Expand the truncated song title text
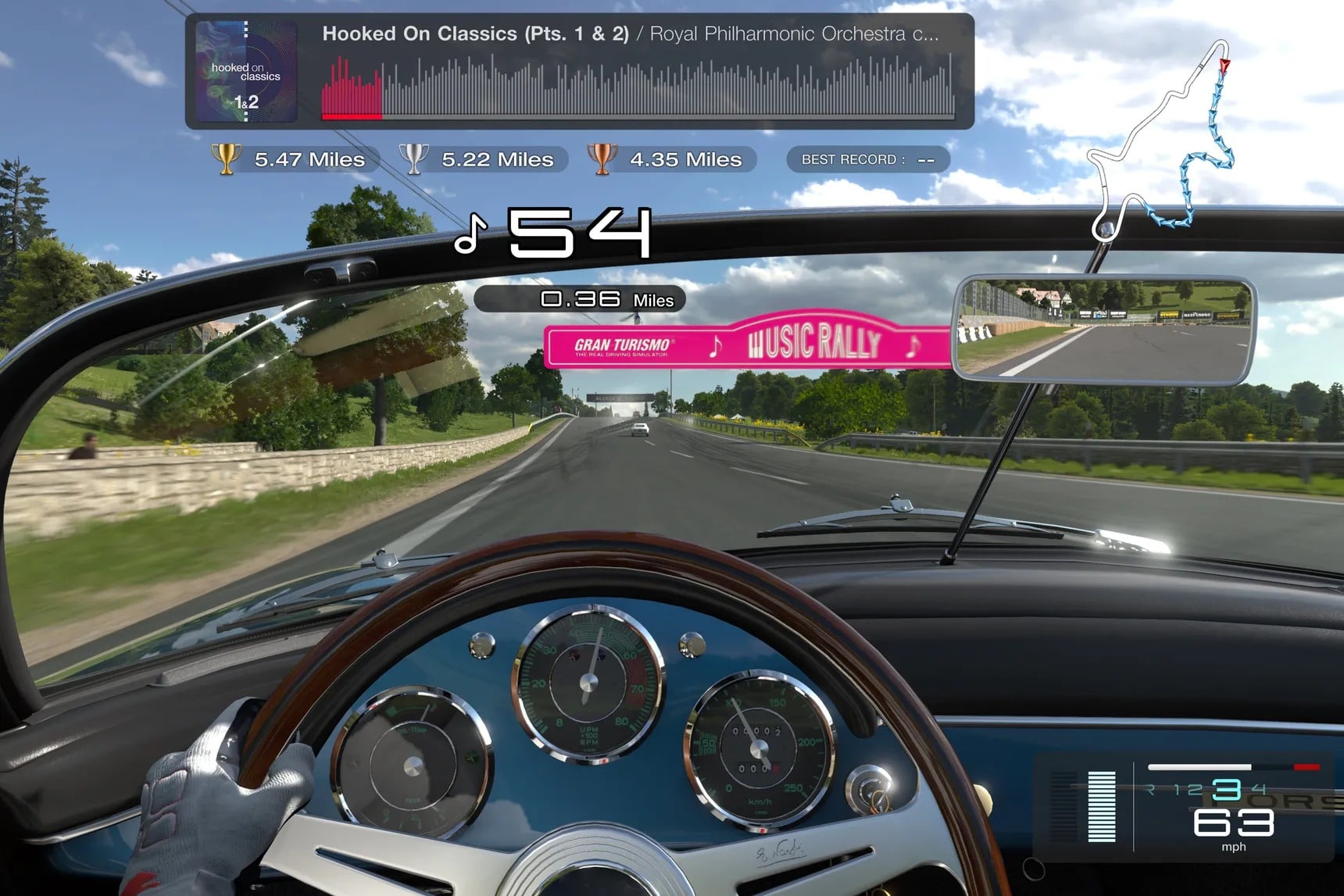 (x=631, y=34)
